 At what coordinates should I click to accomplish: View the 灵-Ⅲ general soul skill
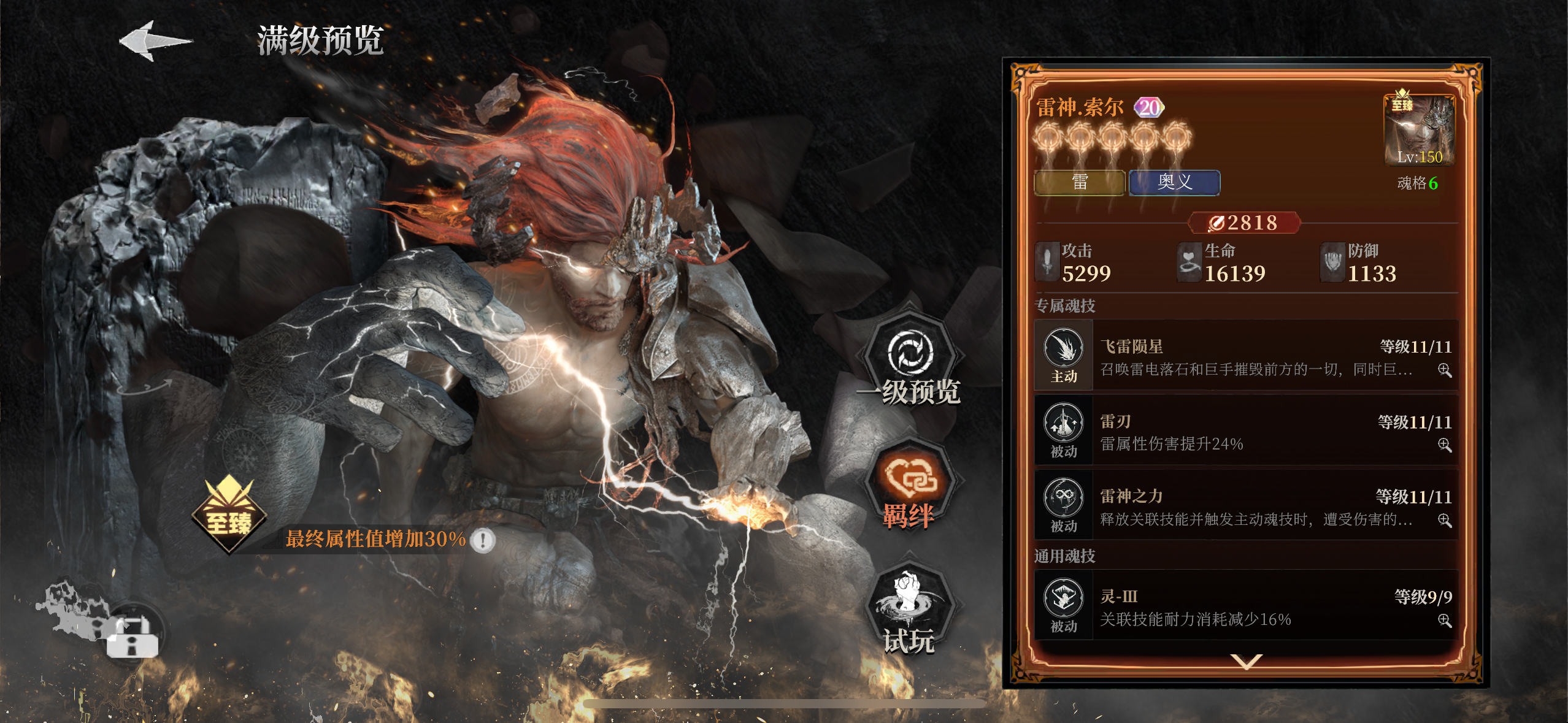click(x=1245, y=606)
